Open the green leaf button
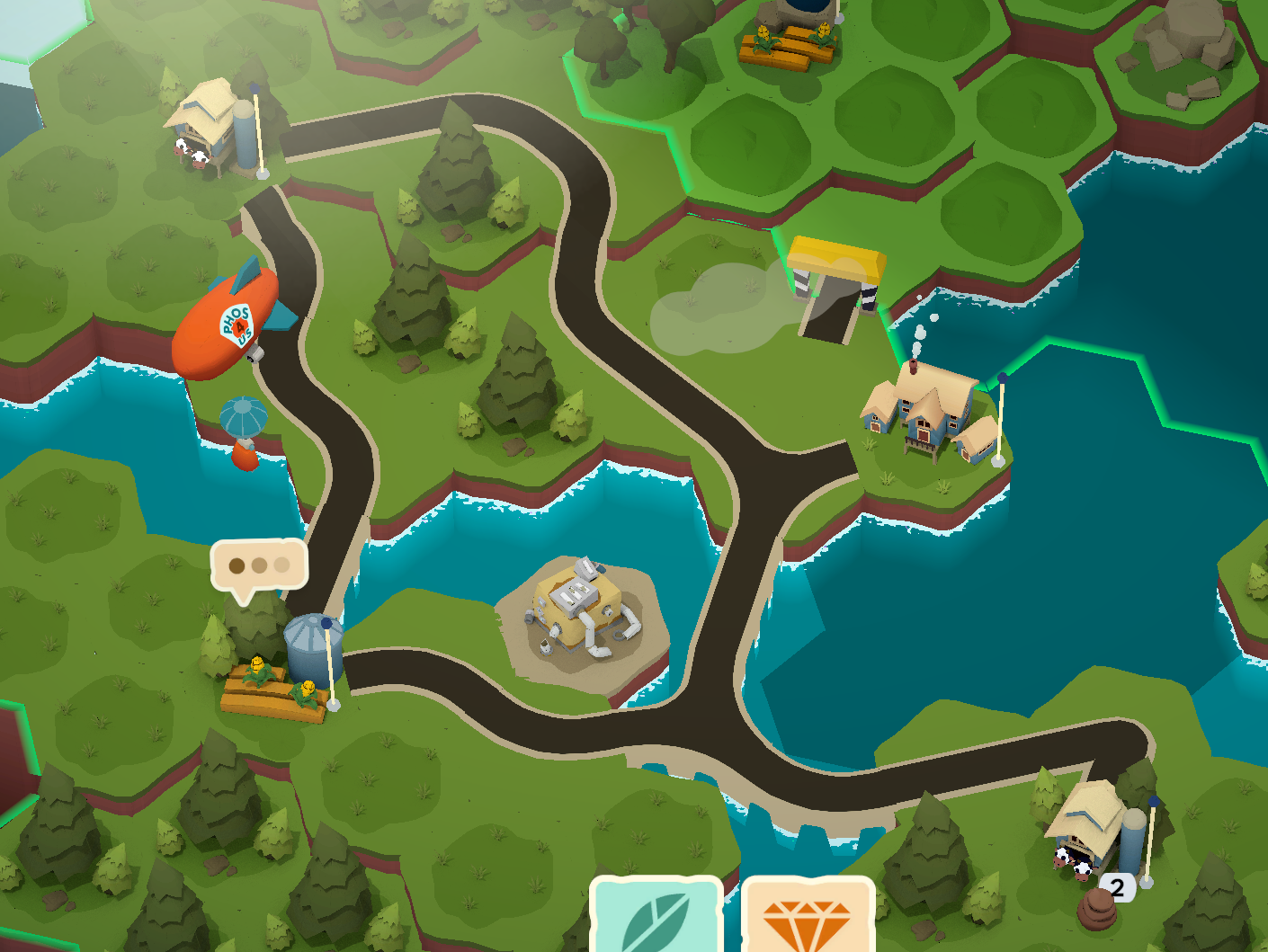The height and width of the screenshot is (952, 1268). point(656,919)
